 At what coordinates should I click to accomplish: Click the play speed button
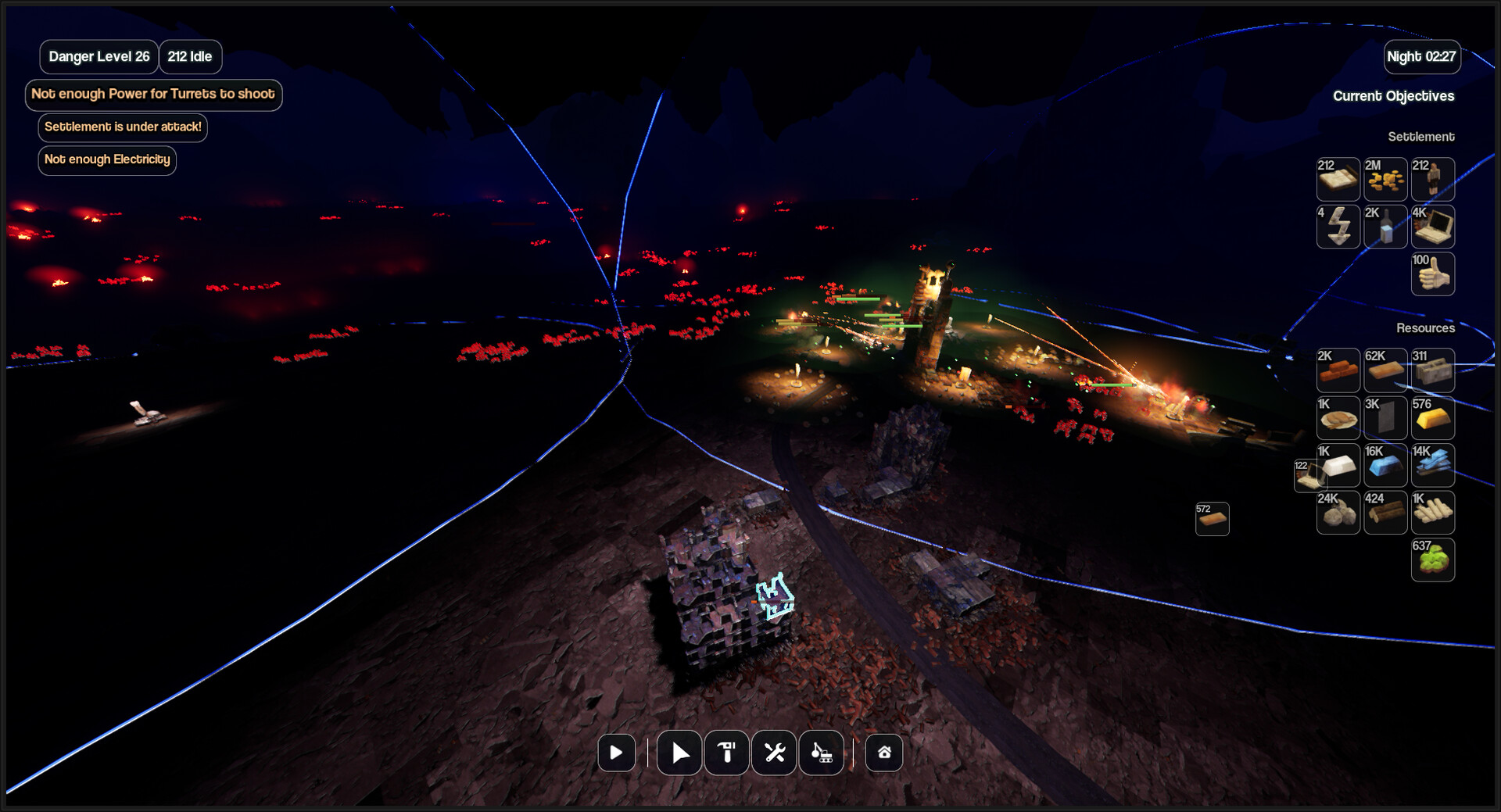[x=616, y=753]
